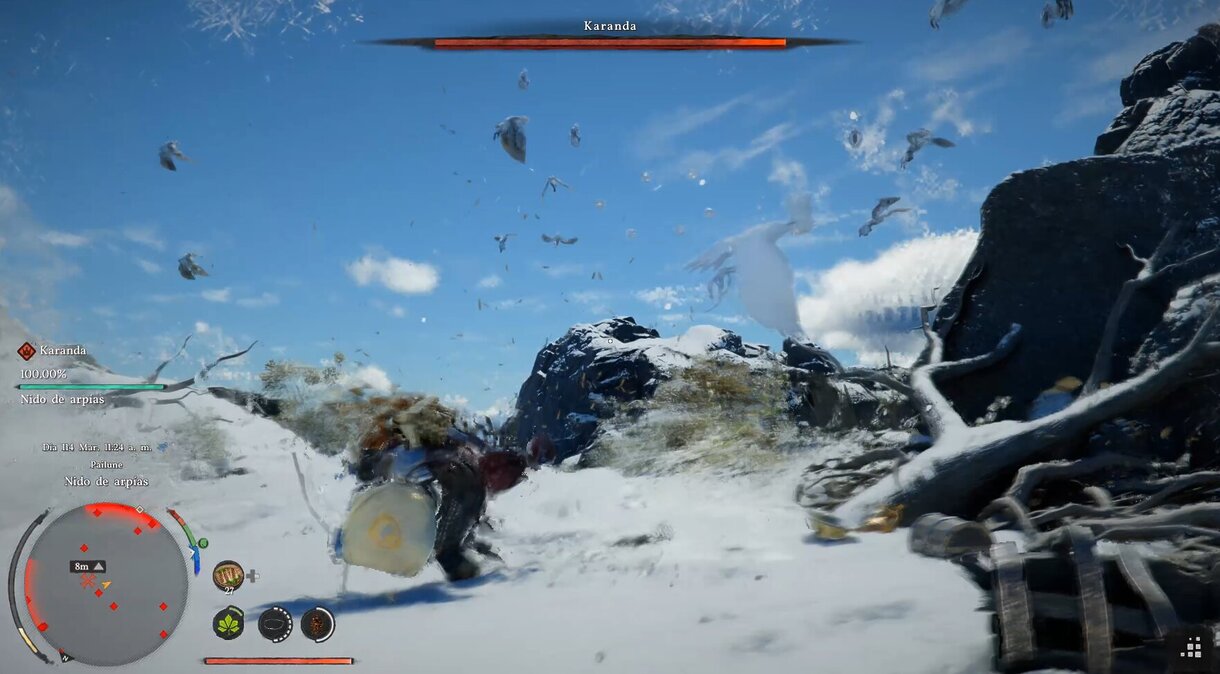Select the dark ring skill slot

[275, 624]
